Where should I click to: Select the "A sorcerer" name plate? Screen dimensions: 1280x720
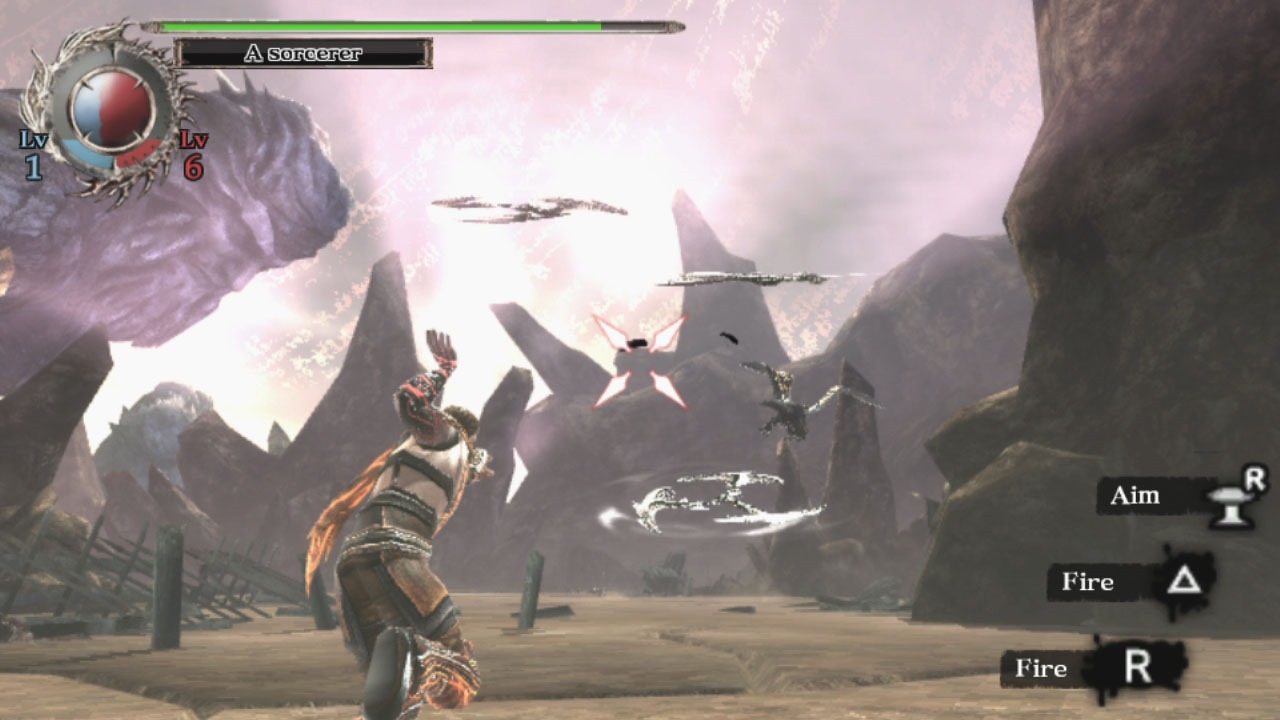(304, 53)
